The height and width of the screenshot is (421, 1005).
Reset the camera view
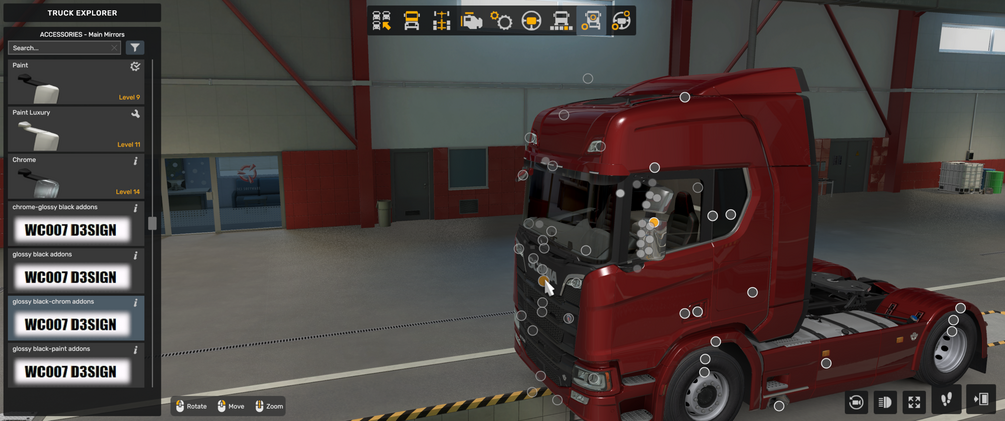[856, 402]
